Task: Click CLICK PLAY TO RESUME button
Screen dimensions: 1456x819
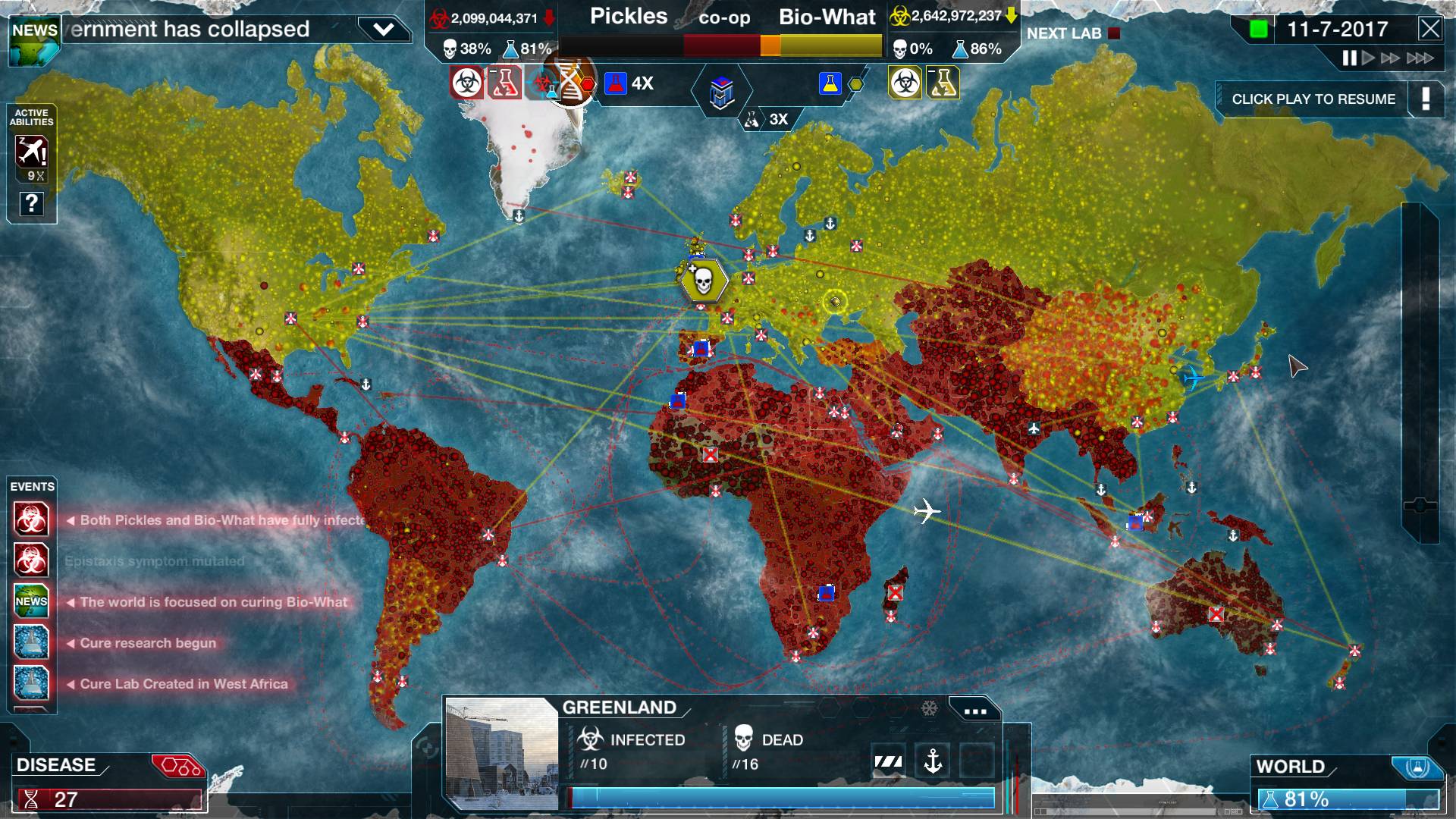Action: pos(1314,99)
